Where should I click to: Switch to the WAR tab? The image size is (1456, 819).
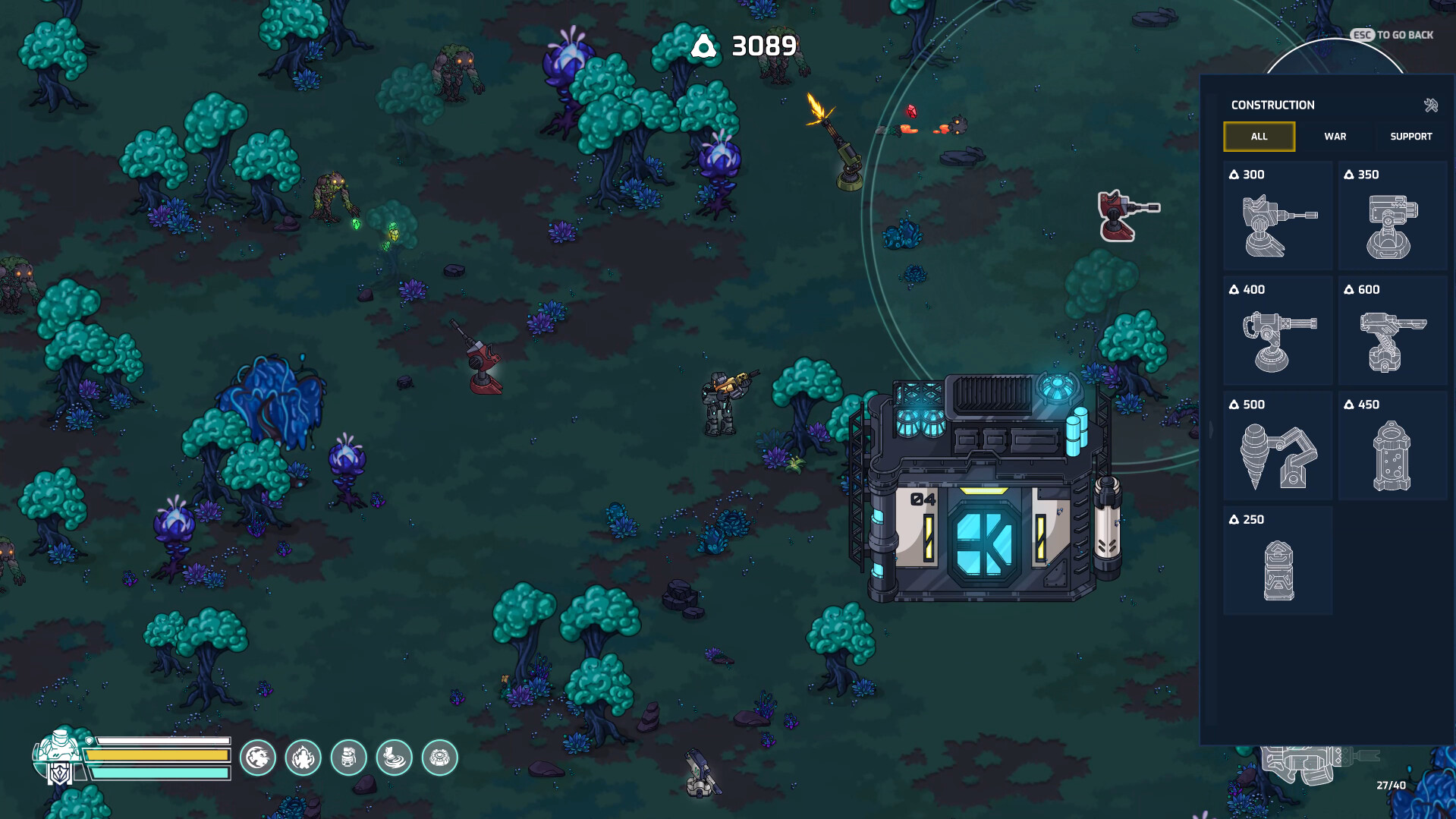(1335, 137)
